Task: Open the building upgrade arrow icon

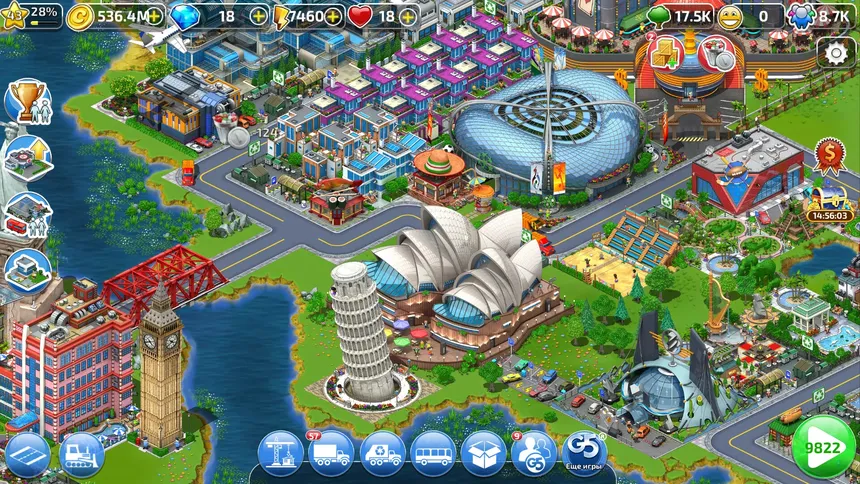Action: [x=27, y=157]
